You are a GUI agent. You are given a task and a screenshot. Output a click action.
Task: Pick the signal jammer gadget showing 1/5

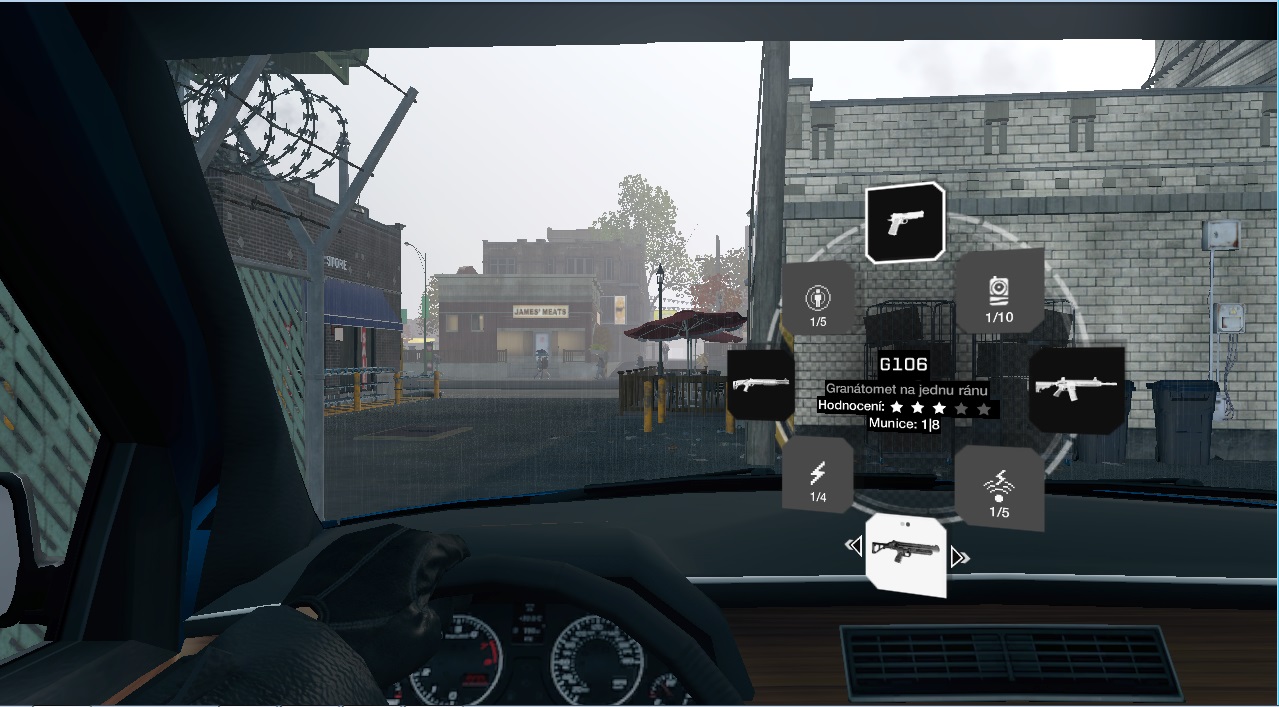pos(999,489)
